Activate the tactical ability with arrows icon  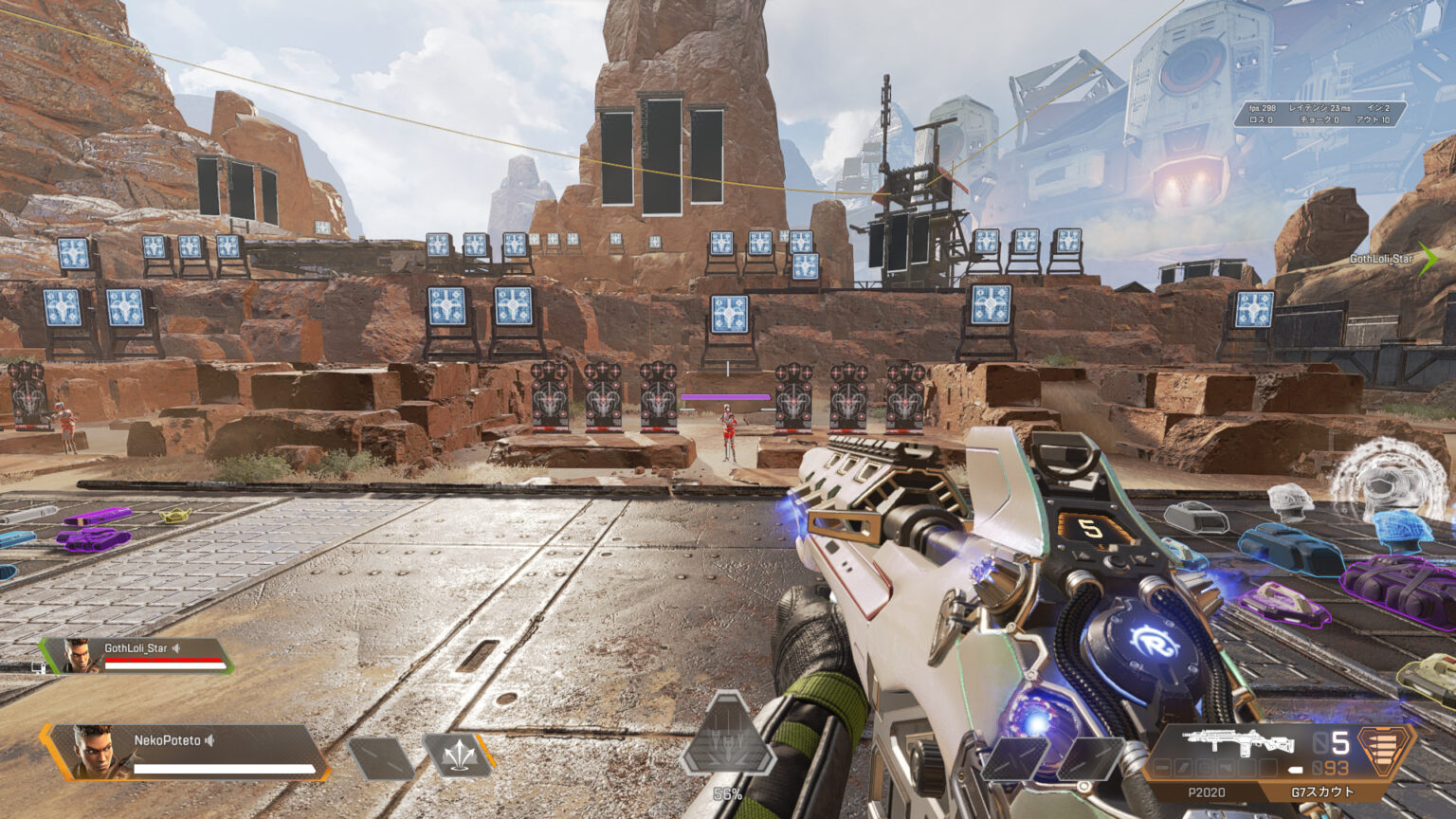click(x=459, y=755)
